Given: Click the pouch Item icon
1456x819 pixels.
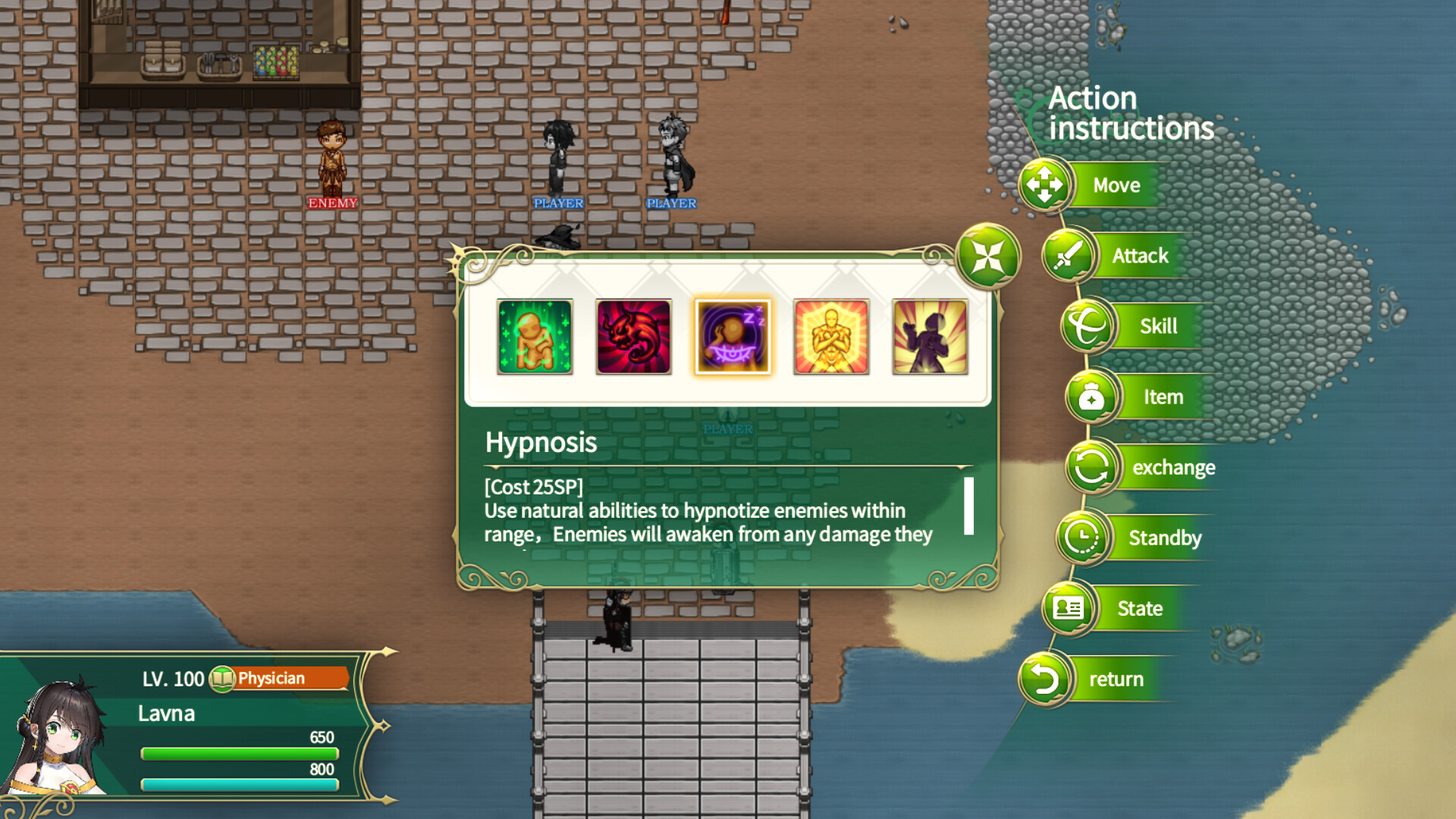Looking at the screenshot, I should [1092, 397].
